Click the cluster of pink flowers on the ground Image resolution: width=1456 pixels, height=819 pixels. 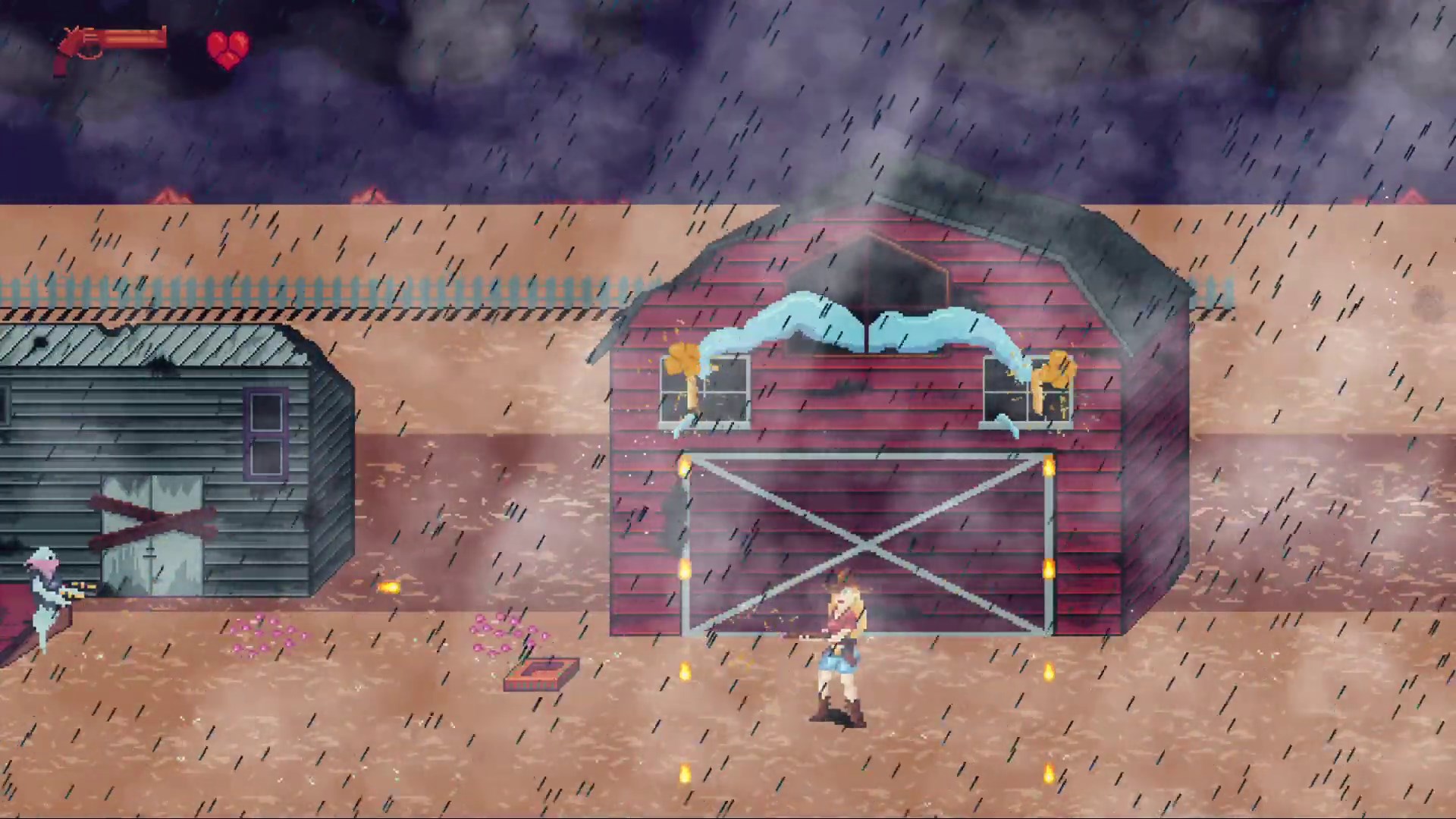265,633
